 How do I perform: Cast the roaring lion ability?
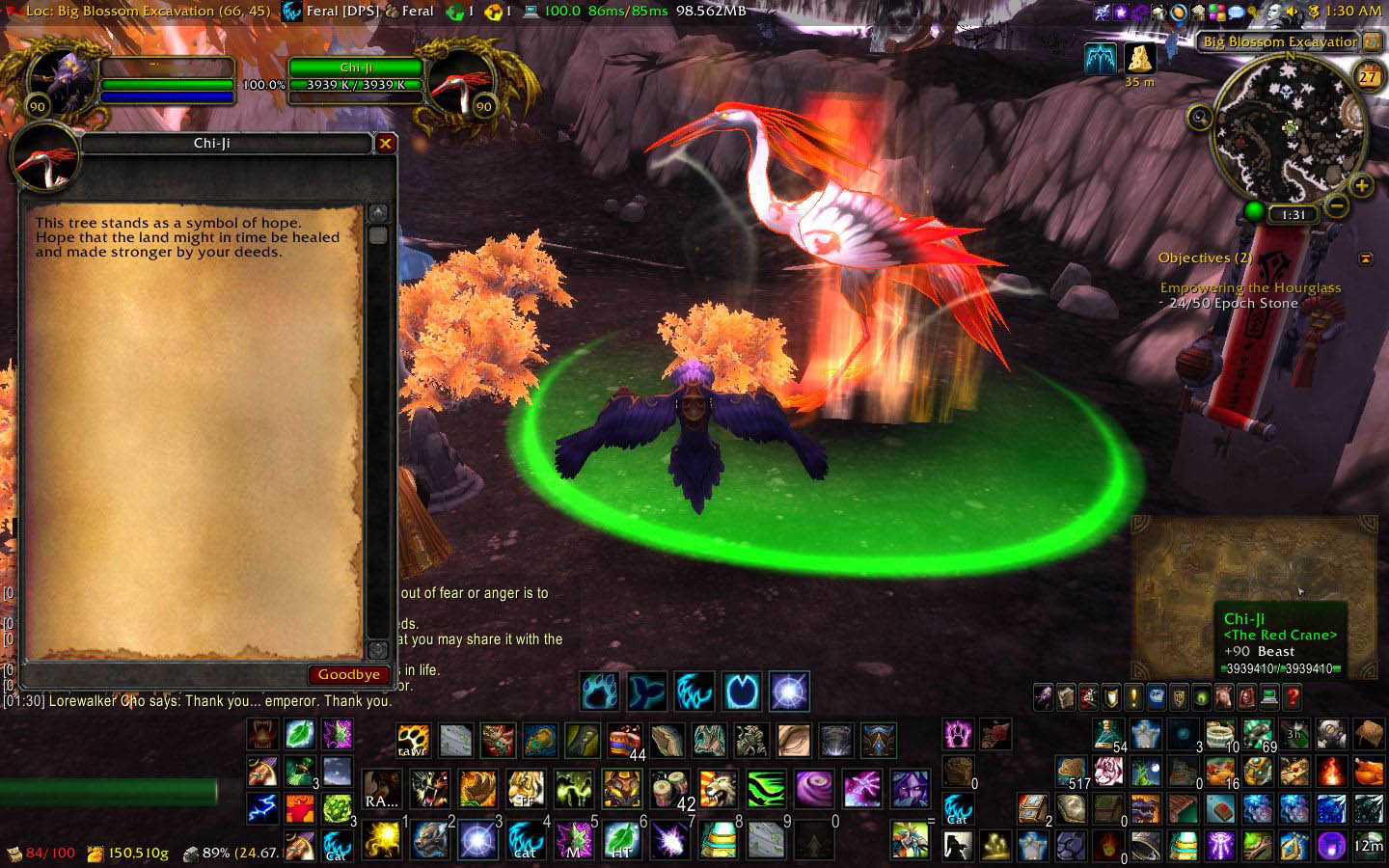pos(718,789)
